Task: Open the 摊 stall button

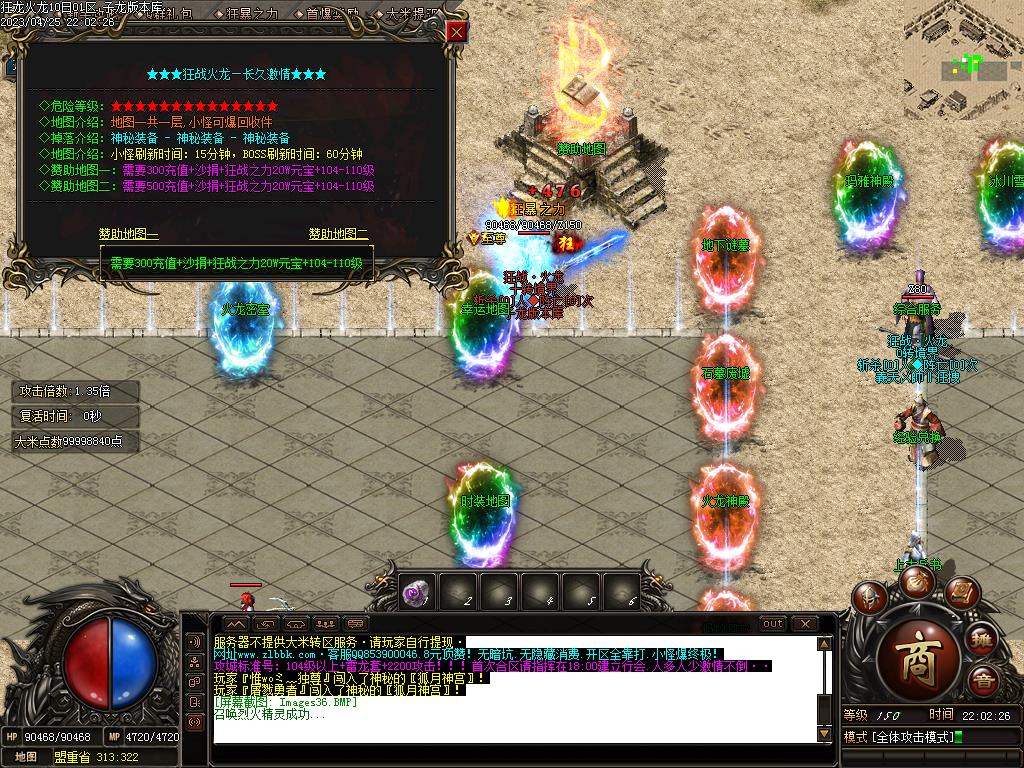Action: 982,638
